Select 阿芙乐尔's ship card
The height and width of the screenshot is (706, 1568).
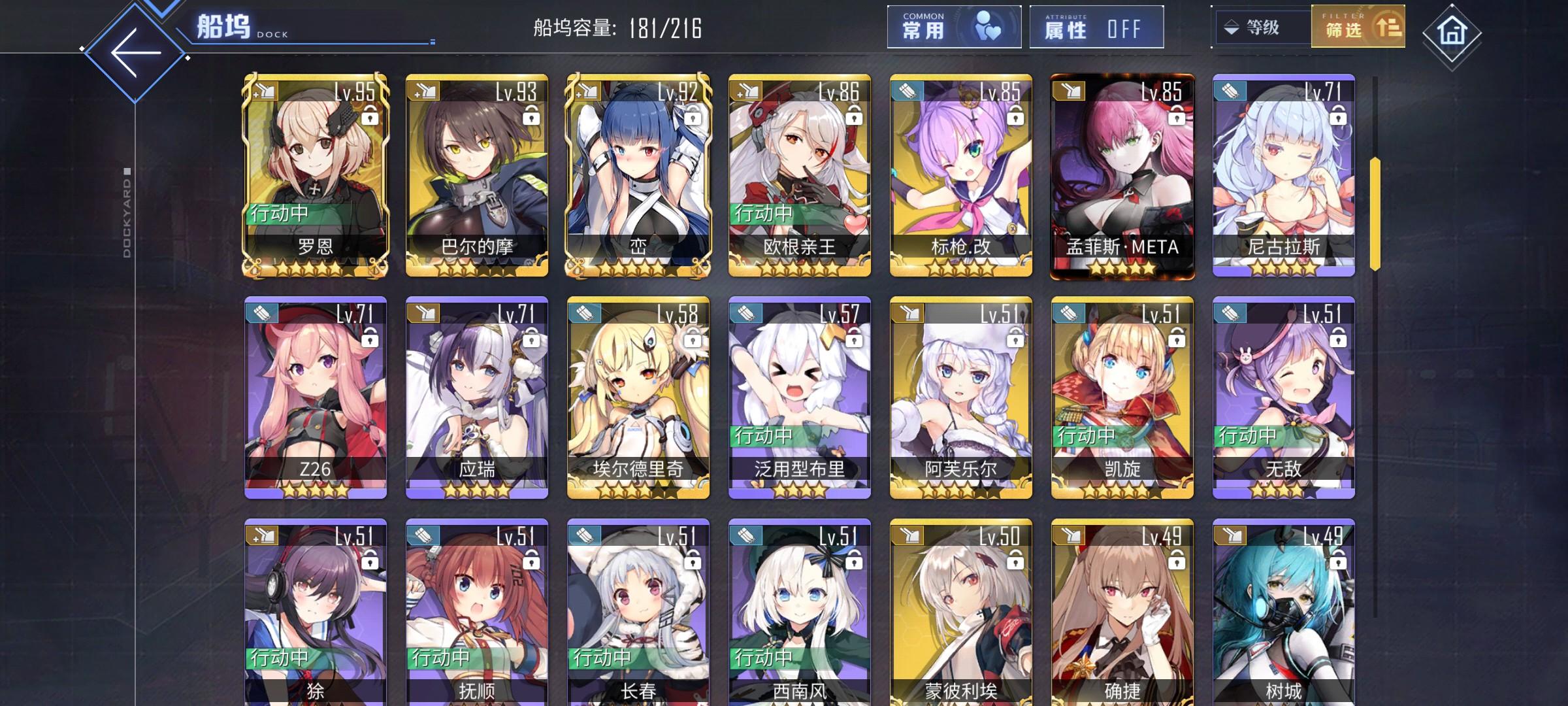point(960,399)
